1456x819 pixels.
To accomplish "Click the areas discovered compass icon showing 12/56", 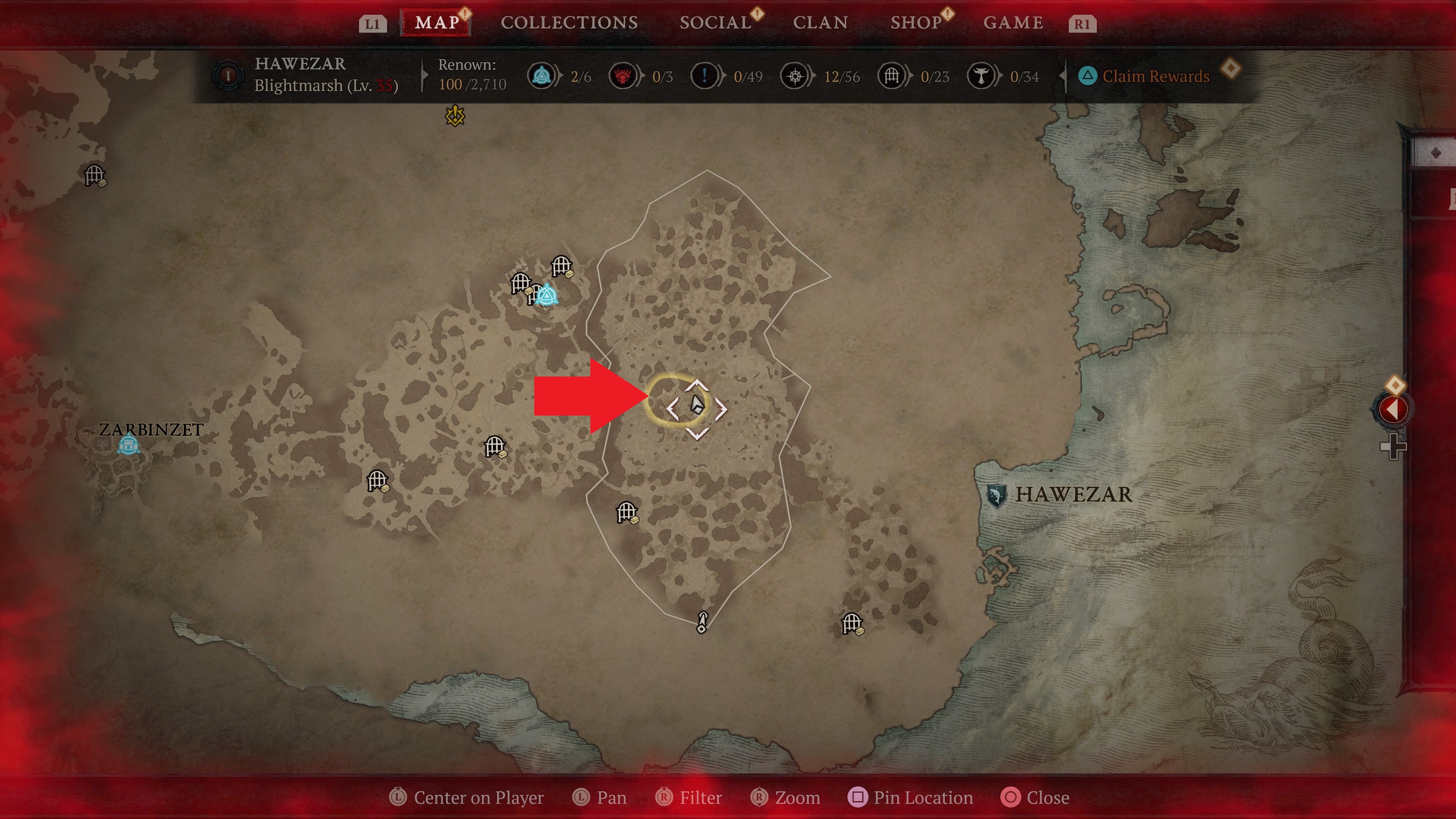I will pyautogui.click(x=796, y=76).
